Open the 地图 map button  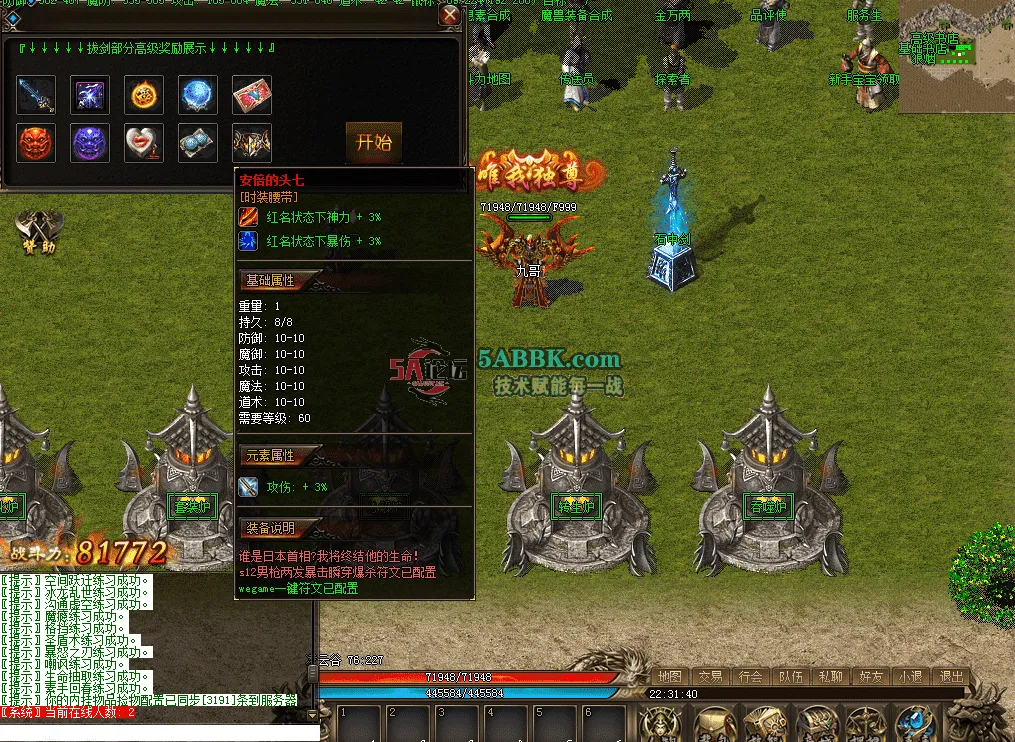670,676
